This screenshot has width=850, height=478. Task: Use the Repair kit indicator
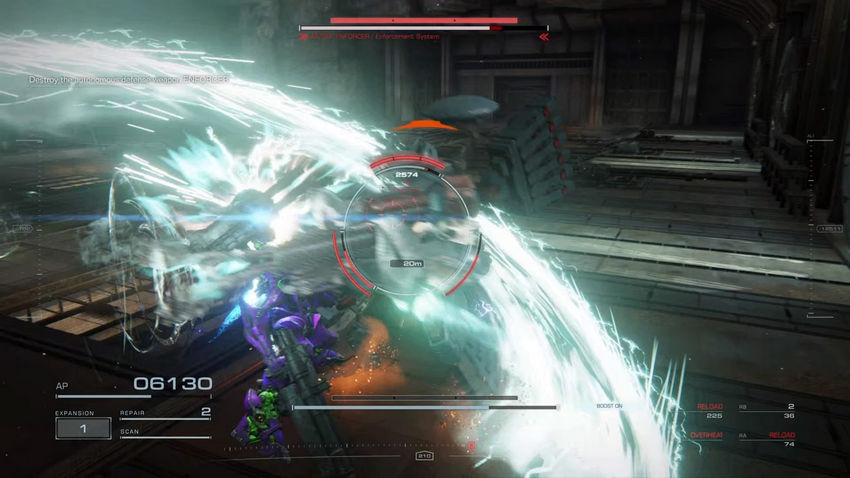(x=165, y=412)
